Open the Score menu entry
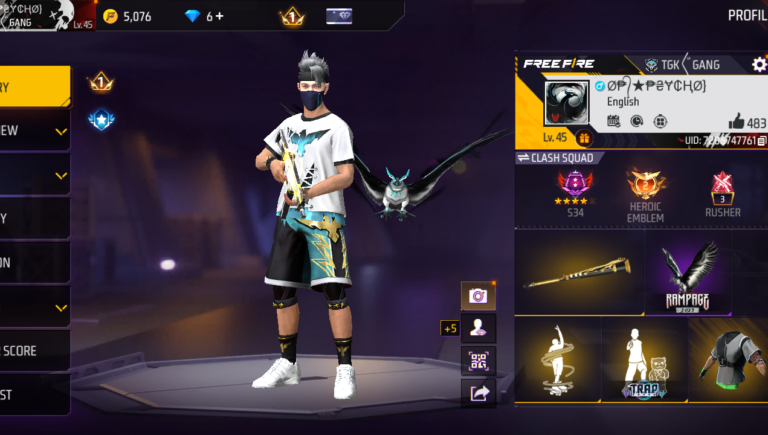 click(30, 351)
